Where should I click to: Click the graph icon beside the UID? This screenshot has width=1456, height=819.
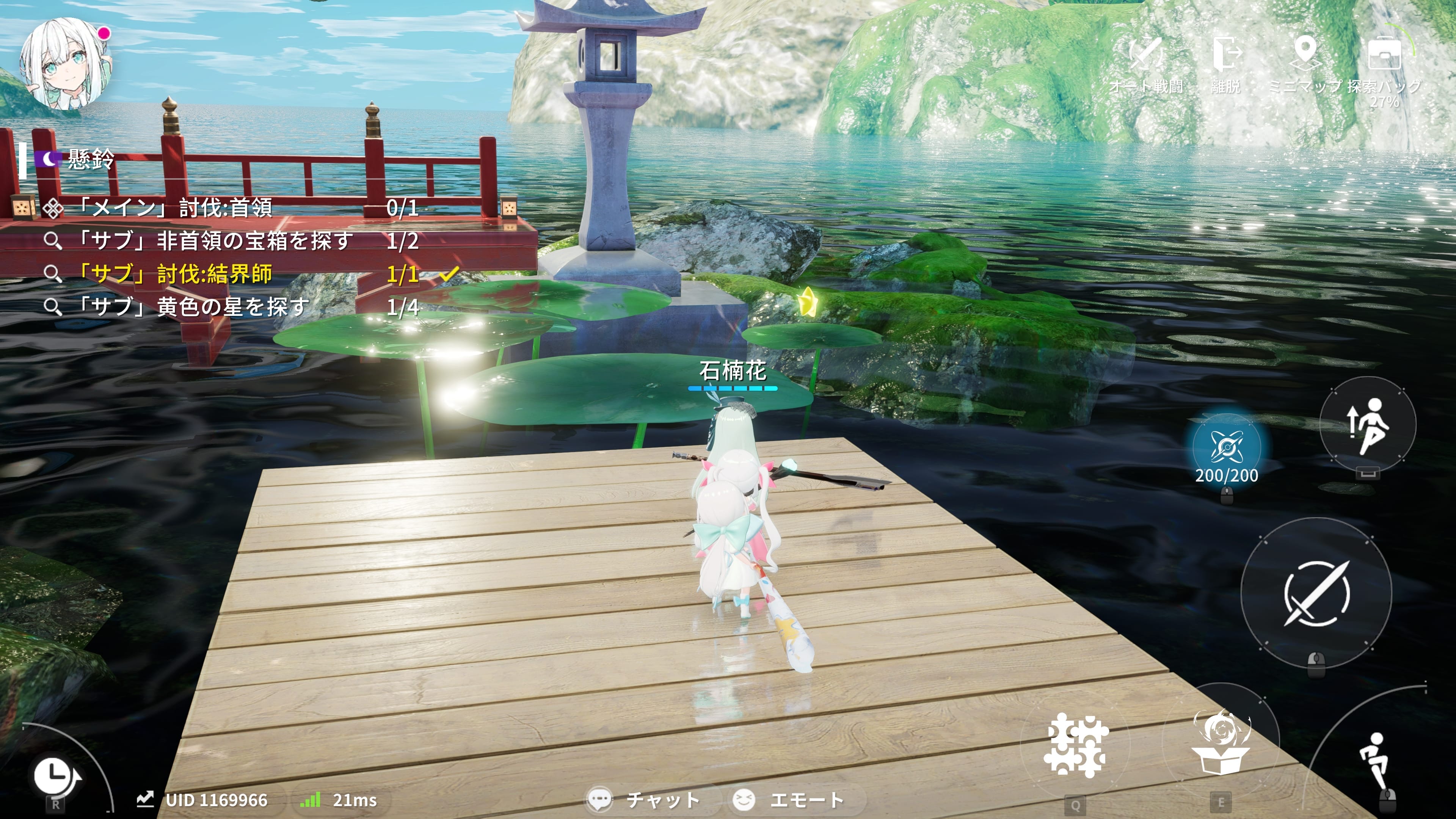coord(145,799)
